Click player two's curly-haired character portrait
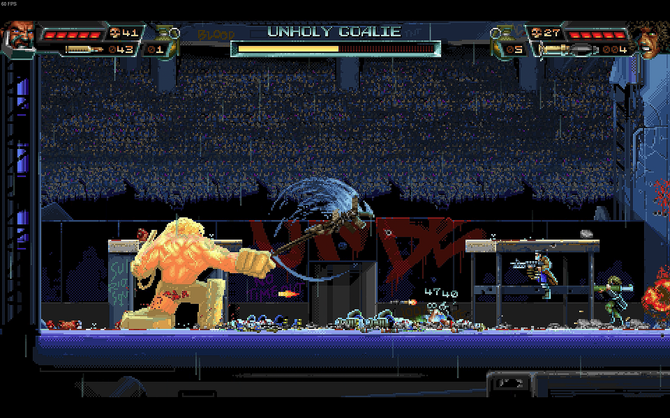 click(x=651, y=38)
